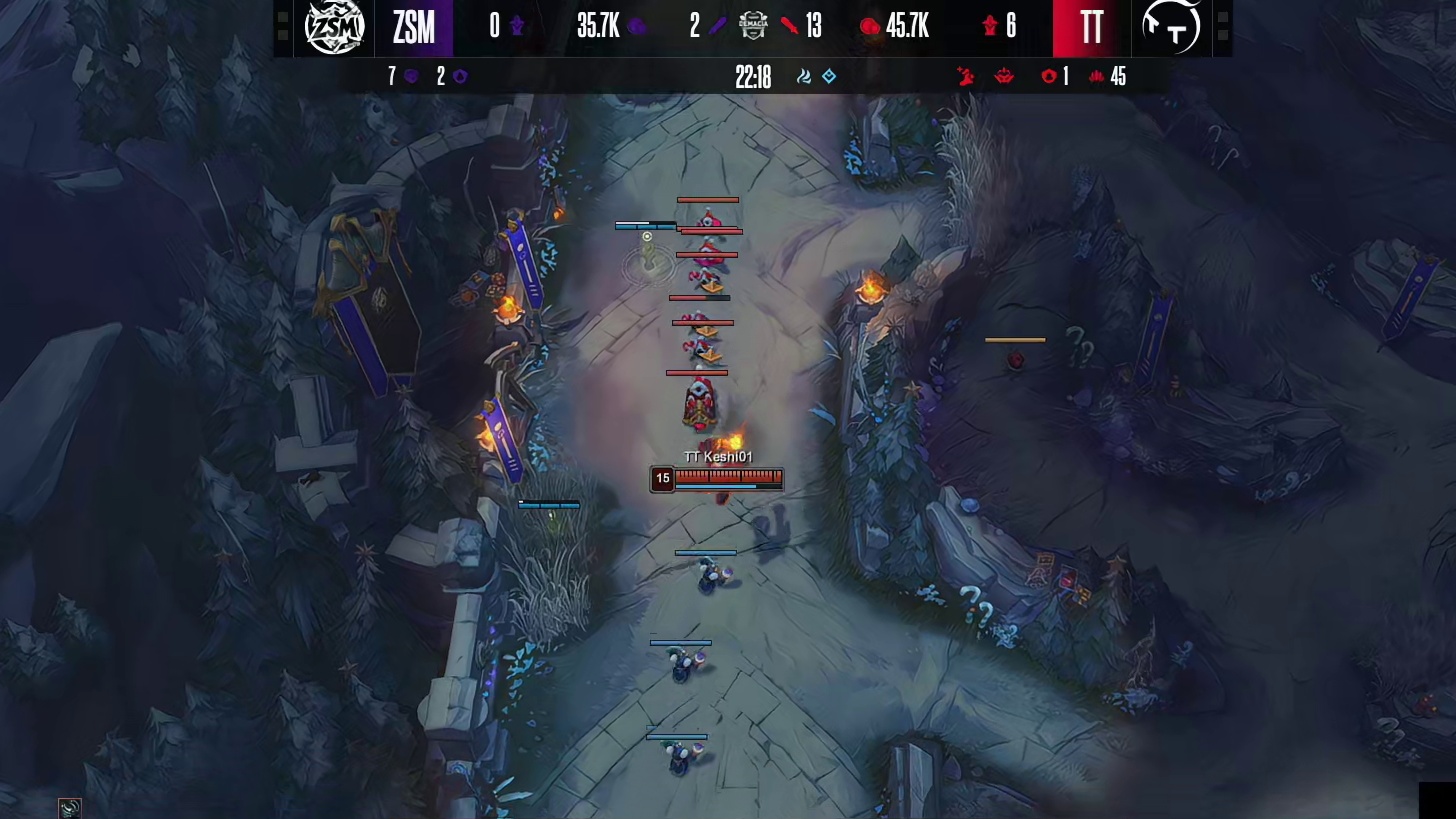This screenshot has height=819, width=1456.
Task: Select the Demacia Cup emblem in scoreboard
Action: [x=753, y=27]
